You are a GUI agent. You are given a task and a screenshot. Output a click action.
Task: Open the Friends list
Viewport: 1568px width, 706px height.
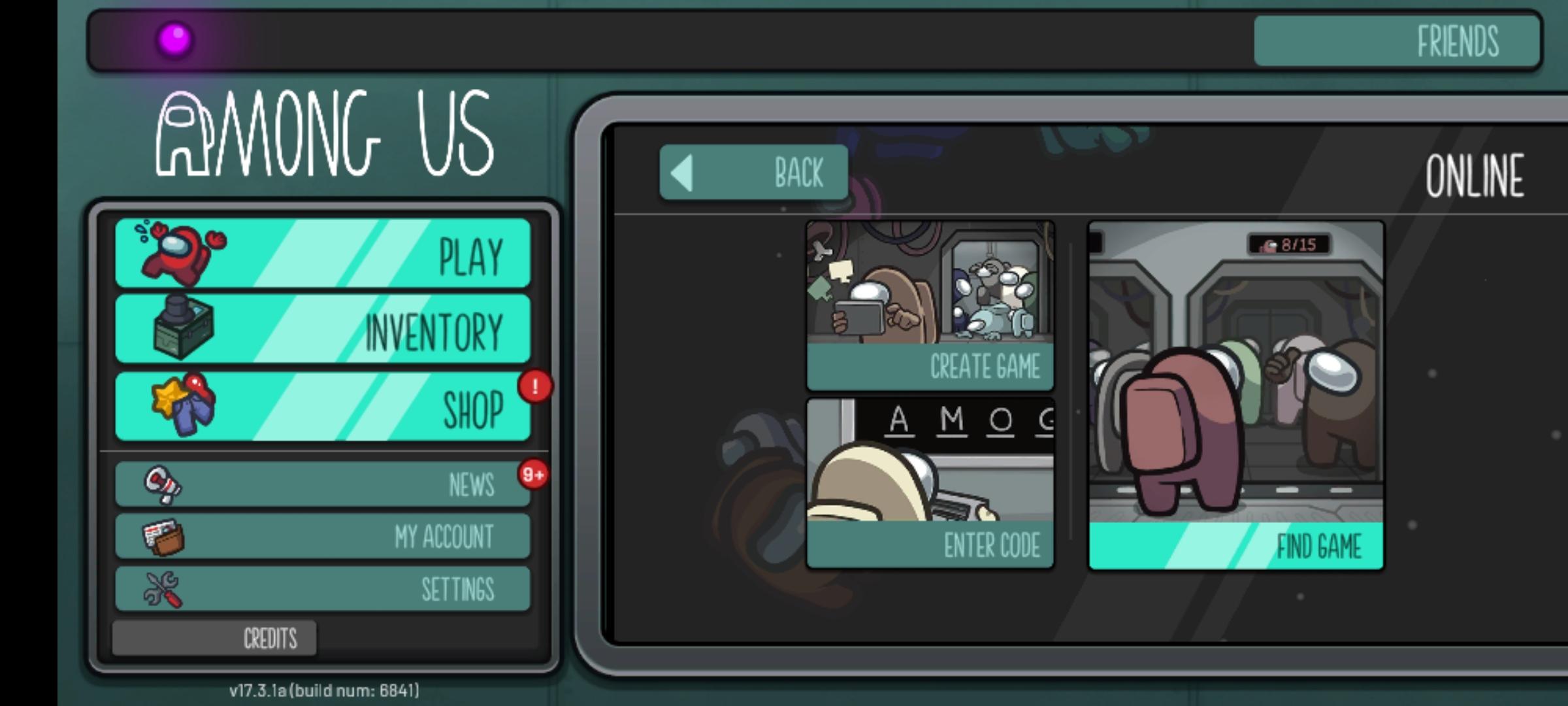click(x=1397, y=41)
